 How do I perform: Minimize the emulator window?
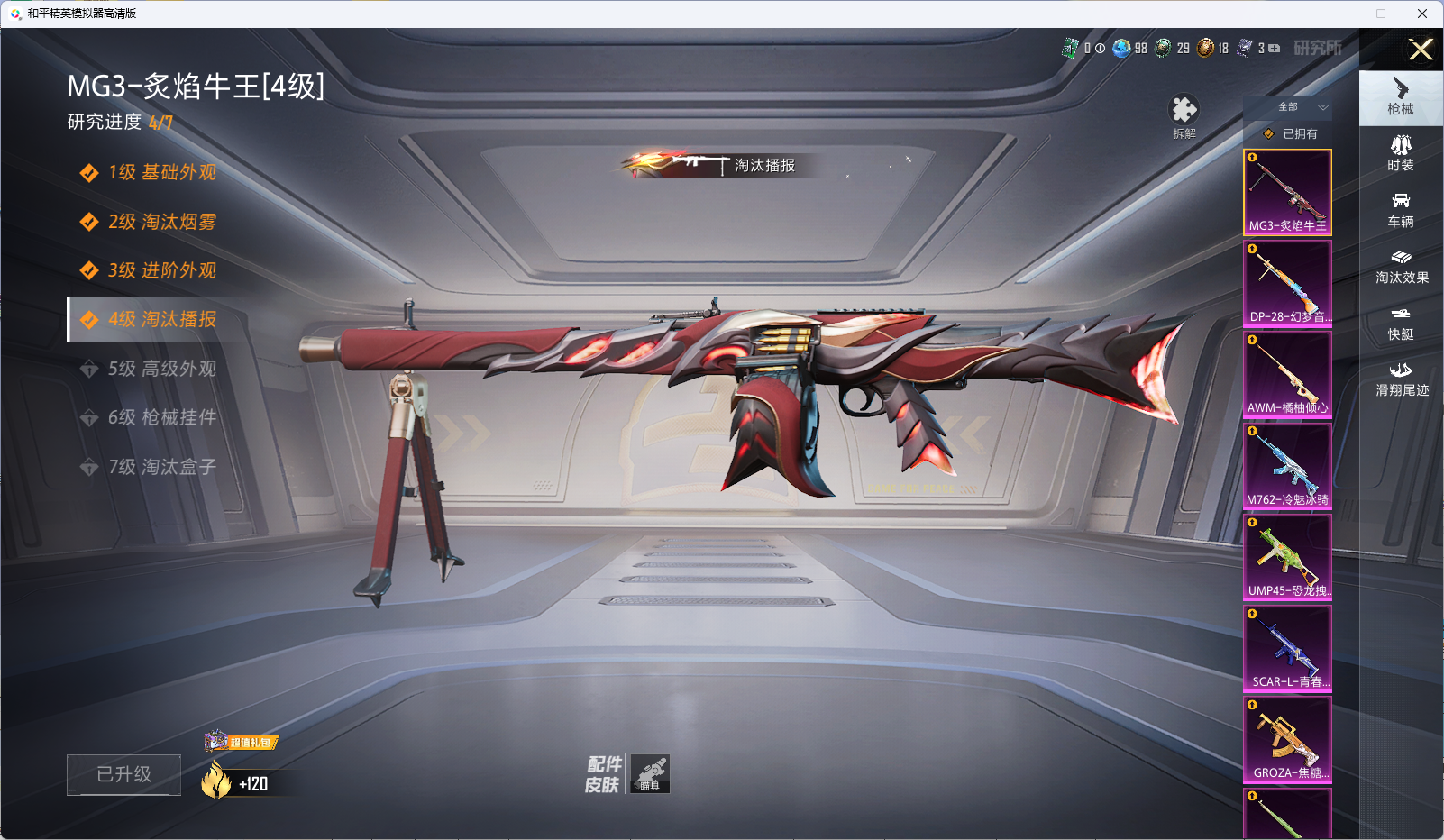(1340, 14)
